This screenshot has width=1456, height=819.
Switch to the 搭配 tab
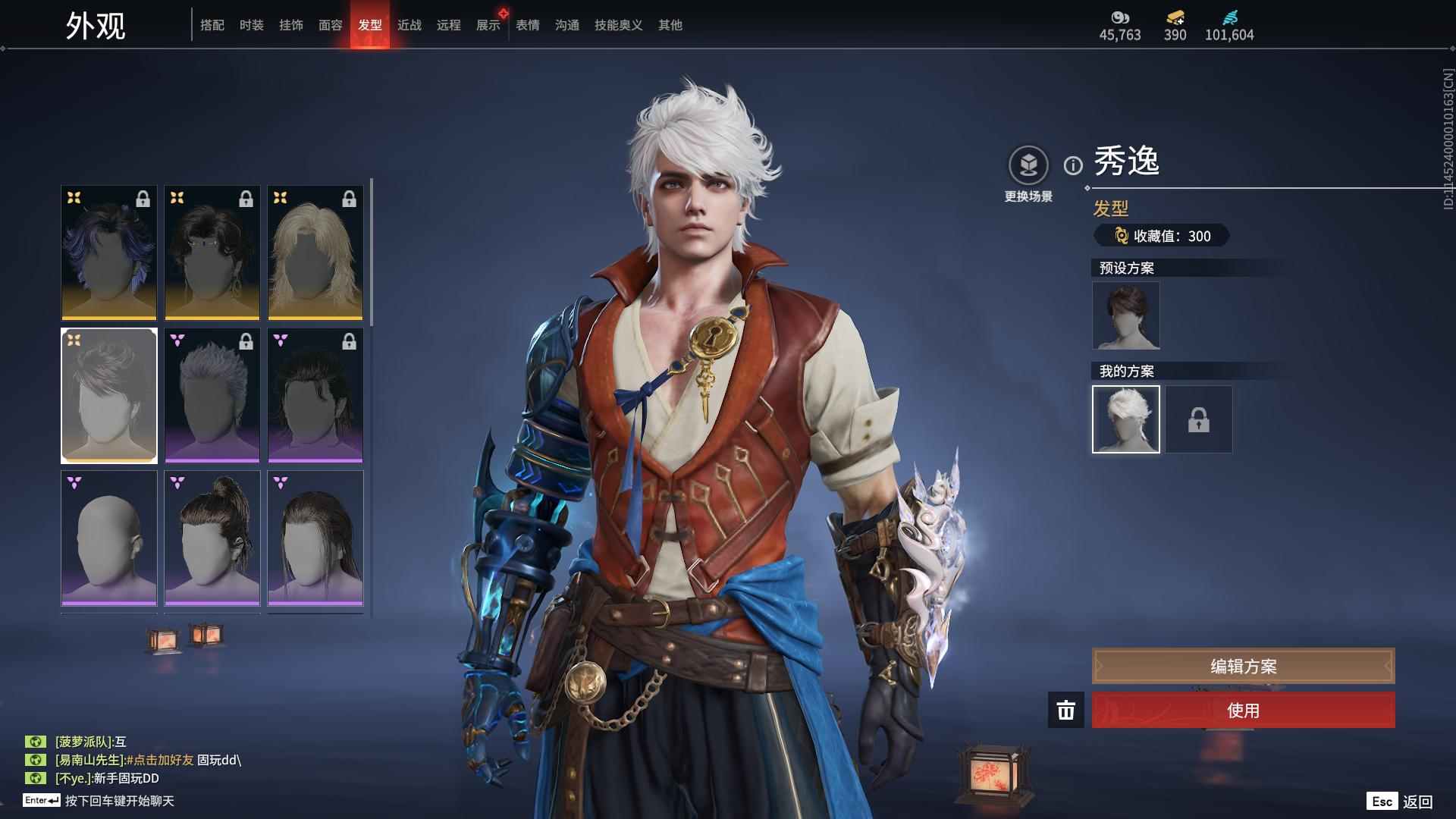point(212,25)
